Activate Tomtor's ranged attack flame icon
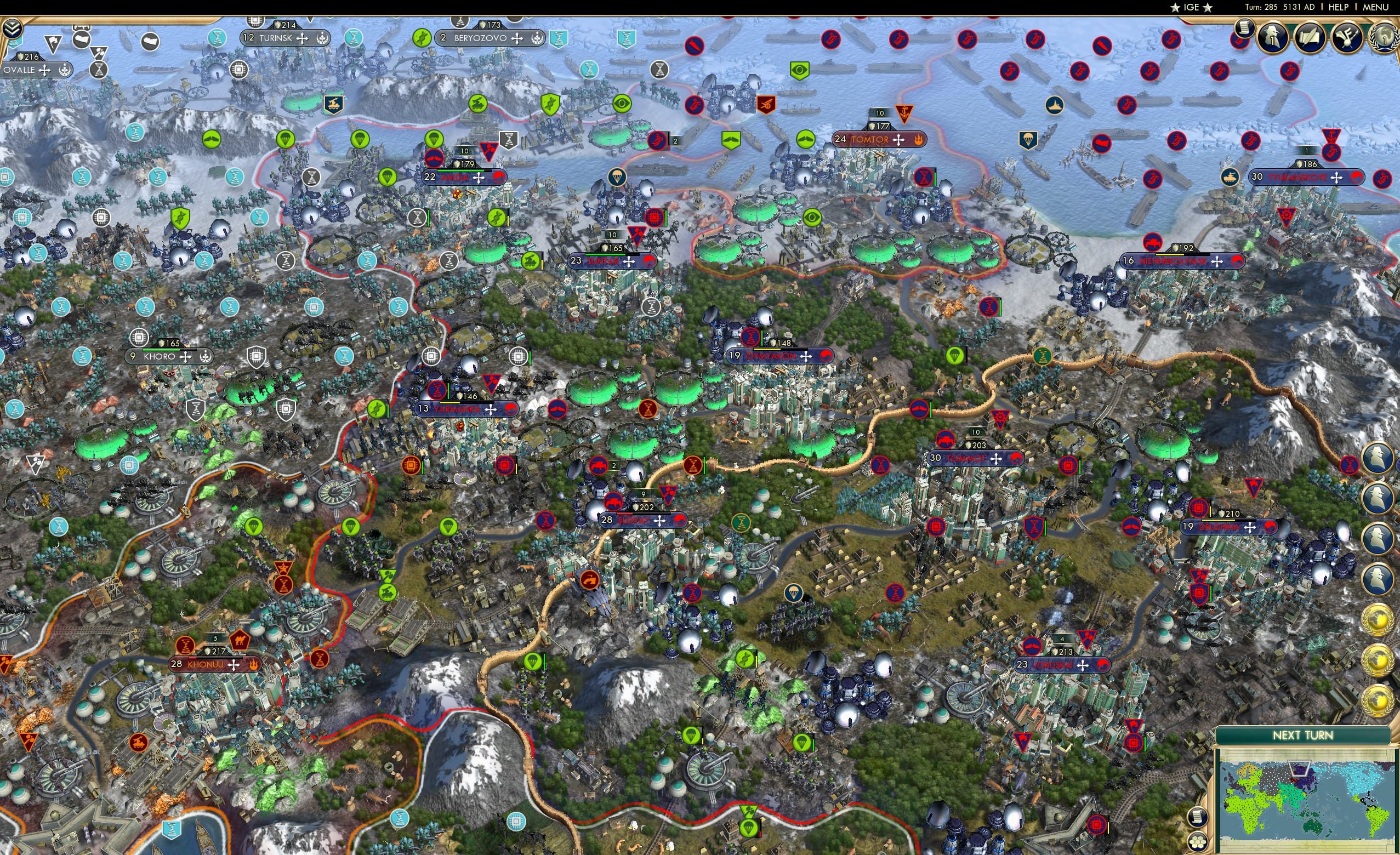The width and height of the screenshot is (1400, 855). 919,140
